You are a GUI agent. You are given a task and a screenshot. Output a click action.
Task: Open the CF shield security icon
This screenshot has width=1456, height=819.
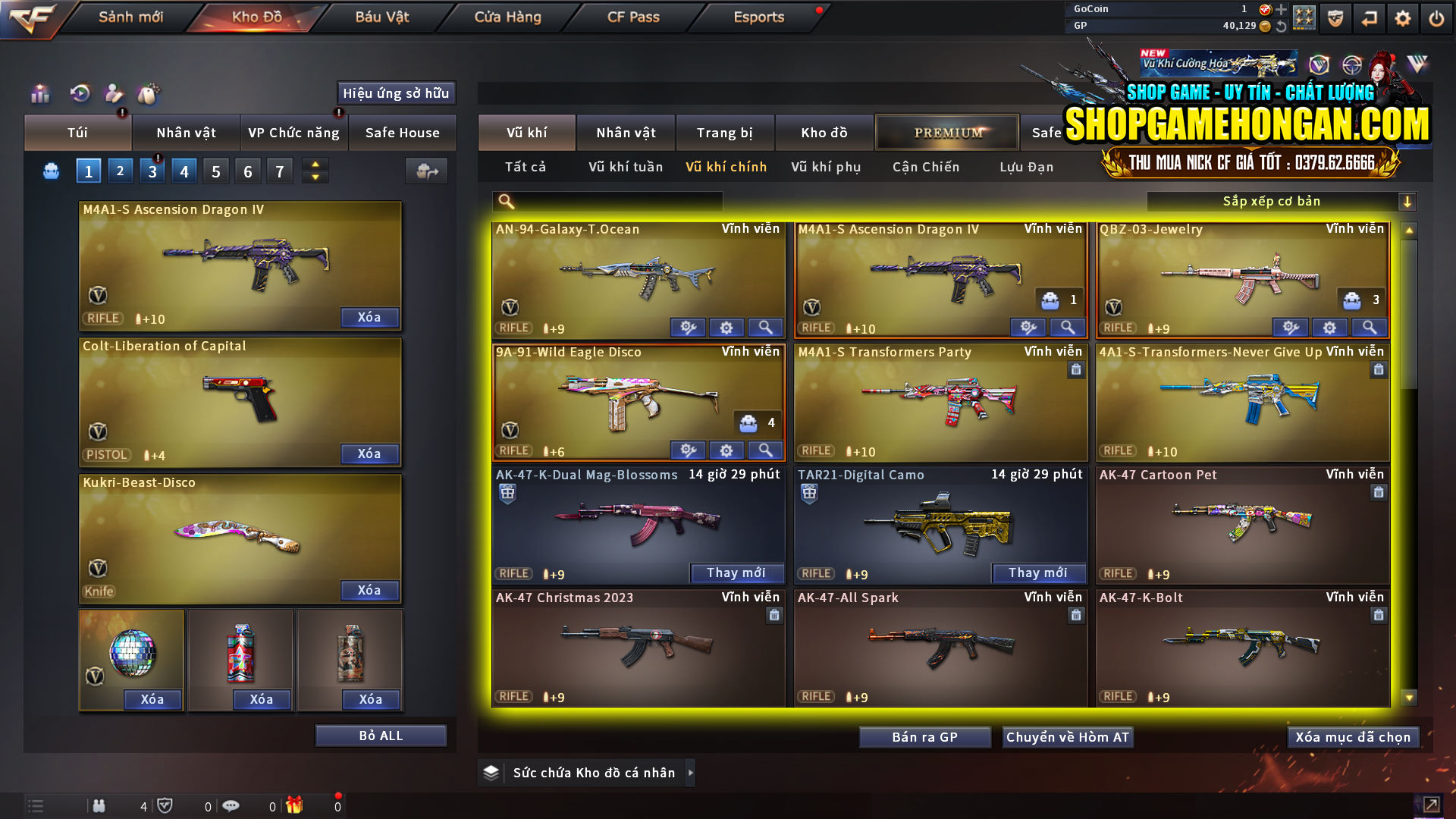pos(1335,17)
